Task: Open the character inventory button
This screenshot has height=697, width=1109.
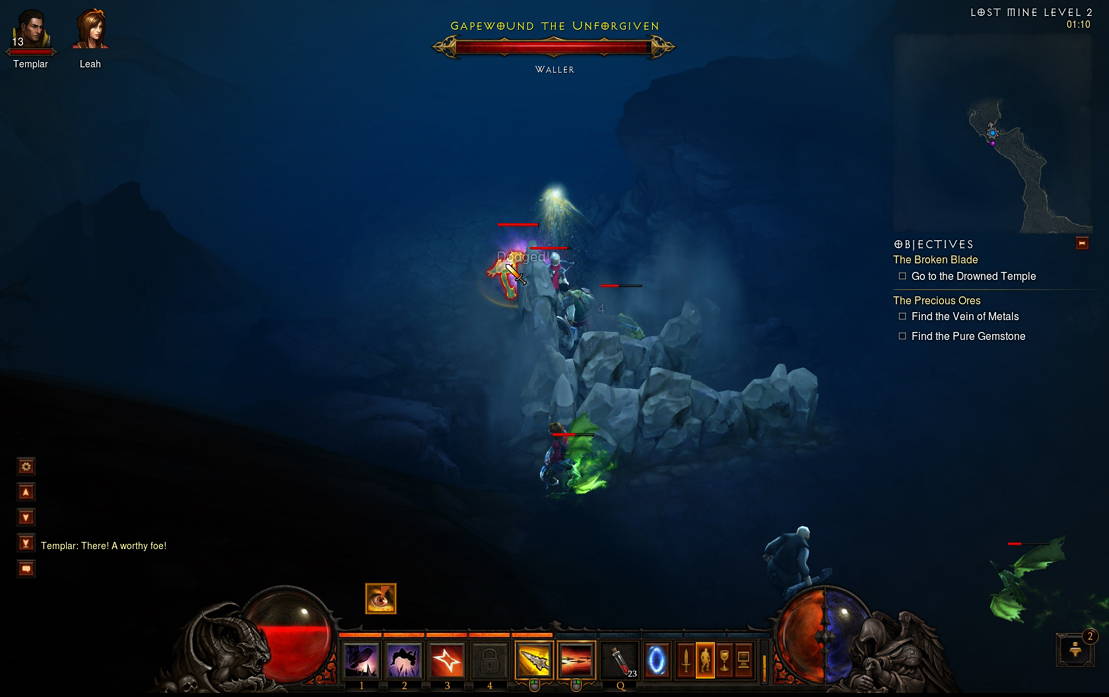Action: tap(705, 661)
